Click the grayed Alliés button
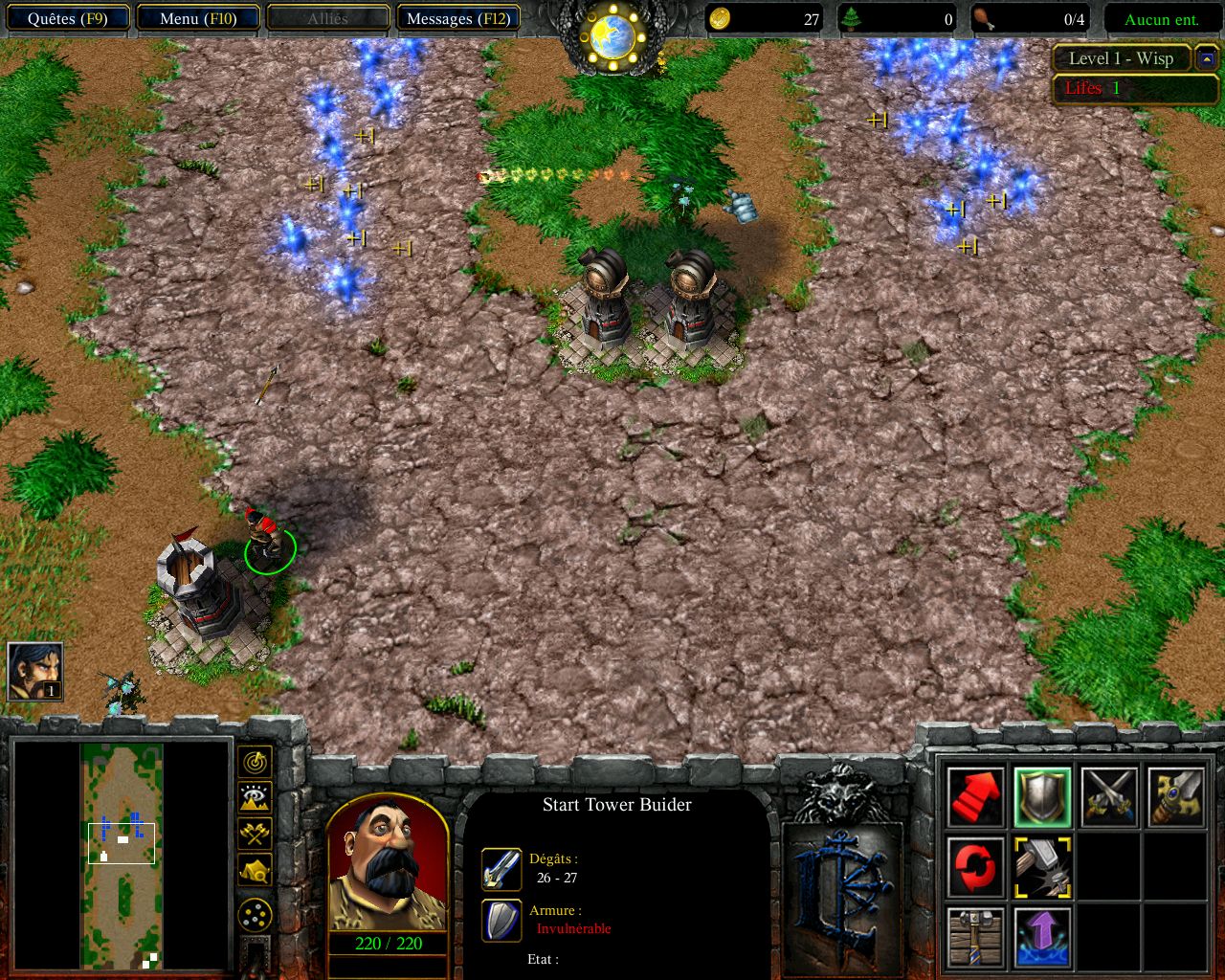 (327, 17)
